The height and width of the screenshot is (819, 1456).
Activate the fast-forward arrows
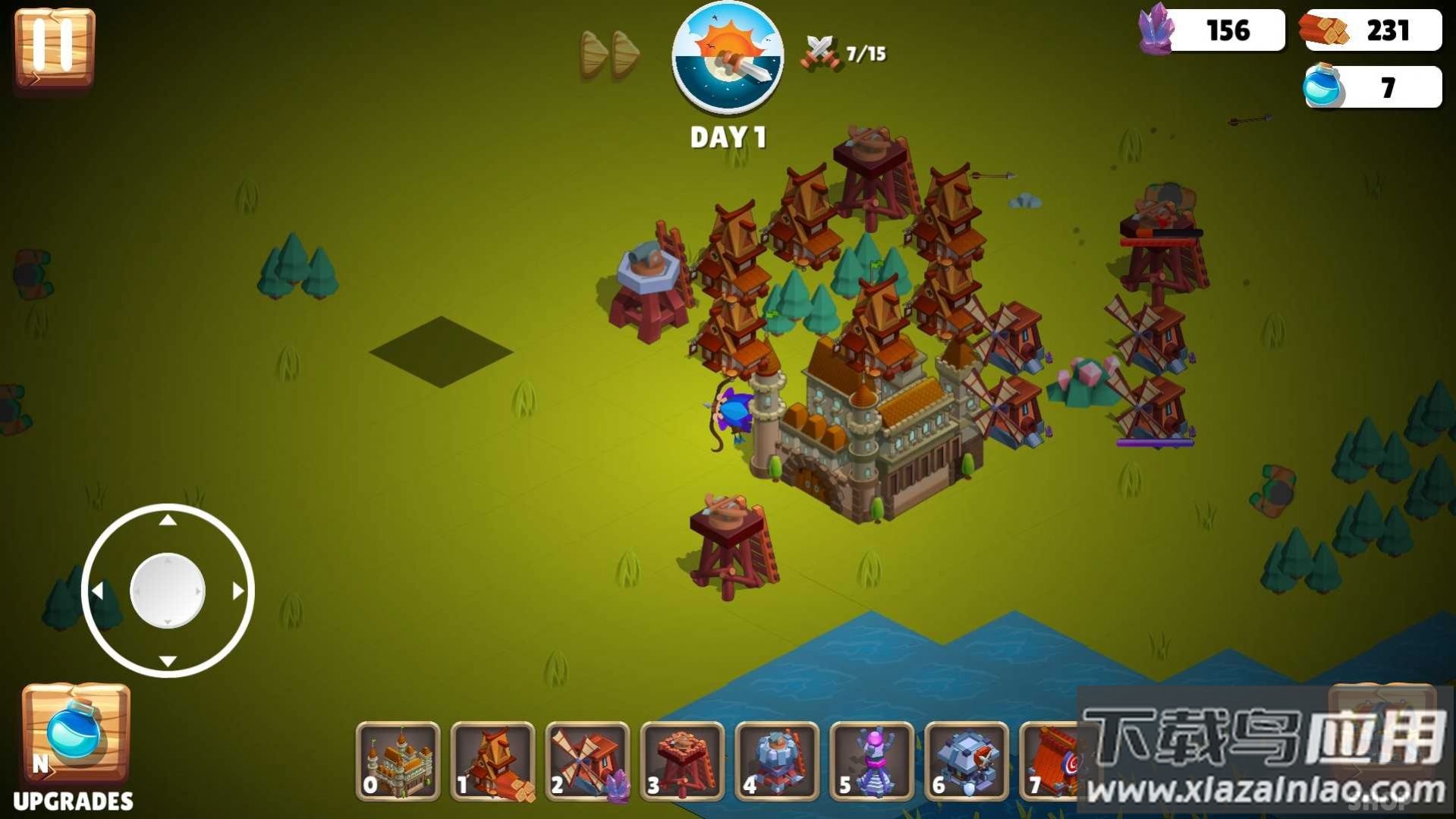point(610,55)
